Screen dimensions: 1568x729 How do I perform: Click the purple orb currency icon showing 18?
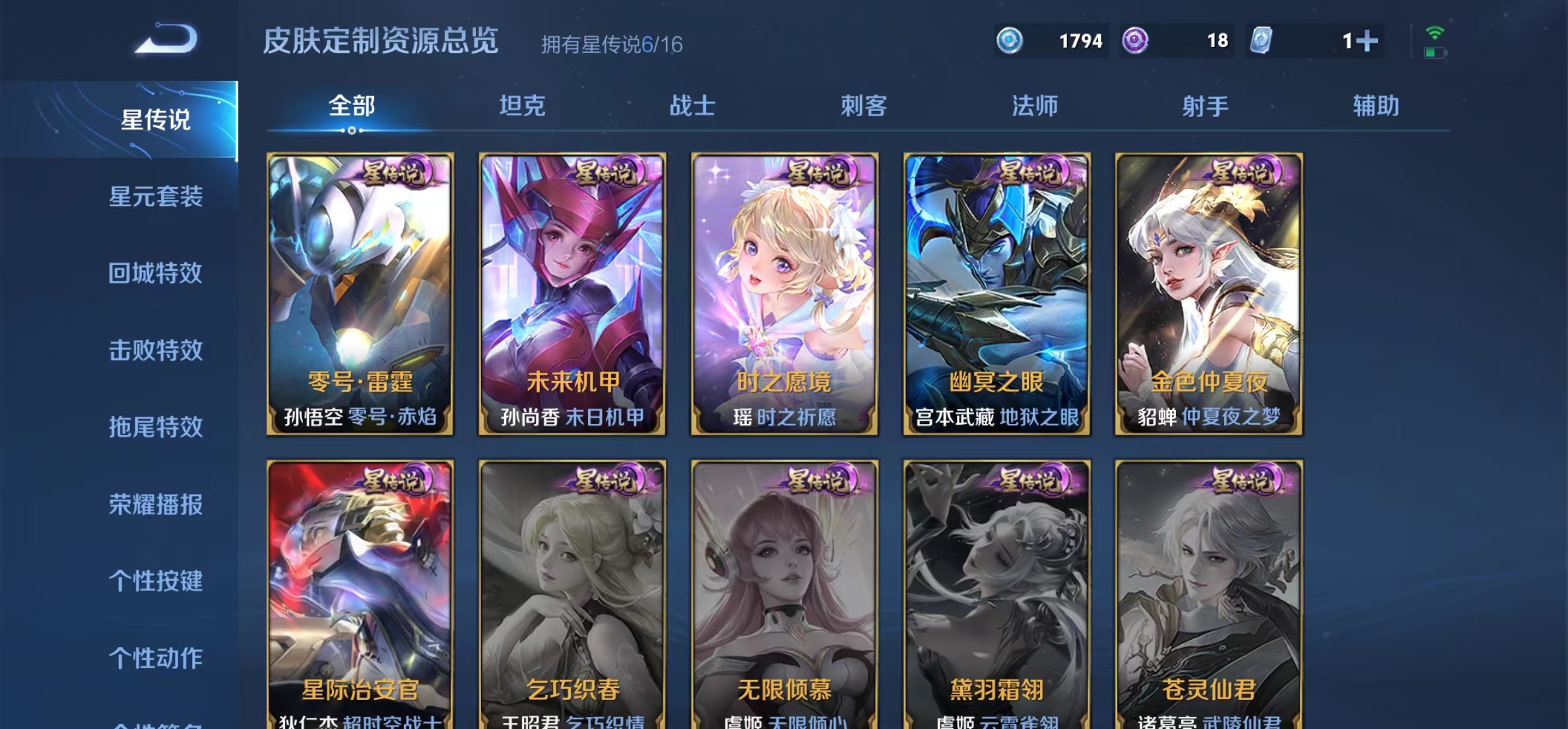[1136, 41]
